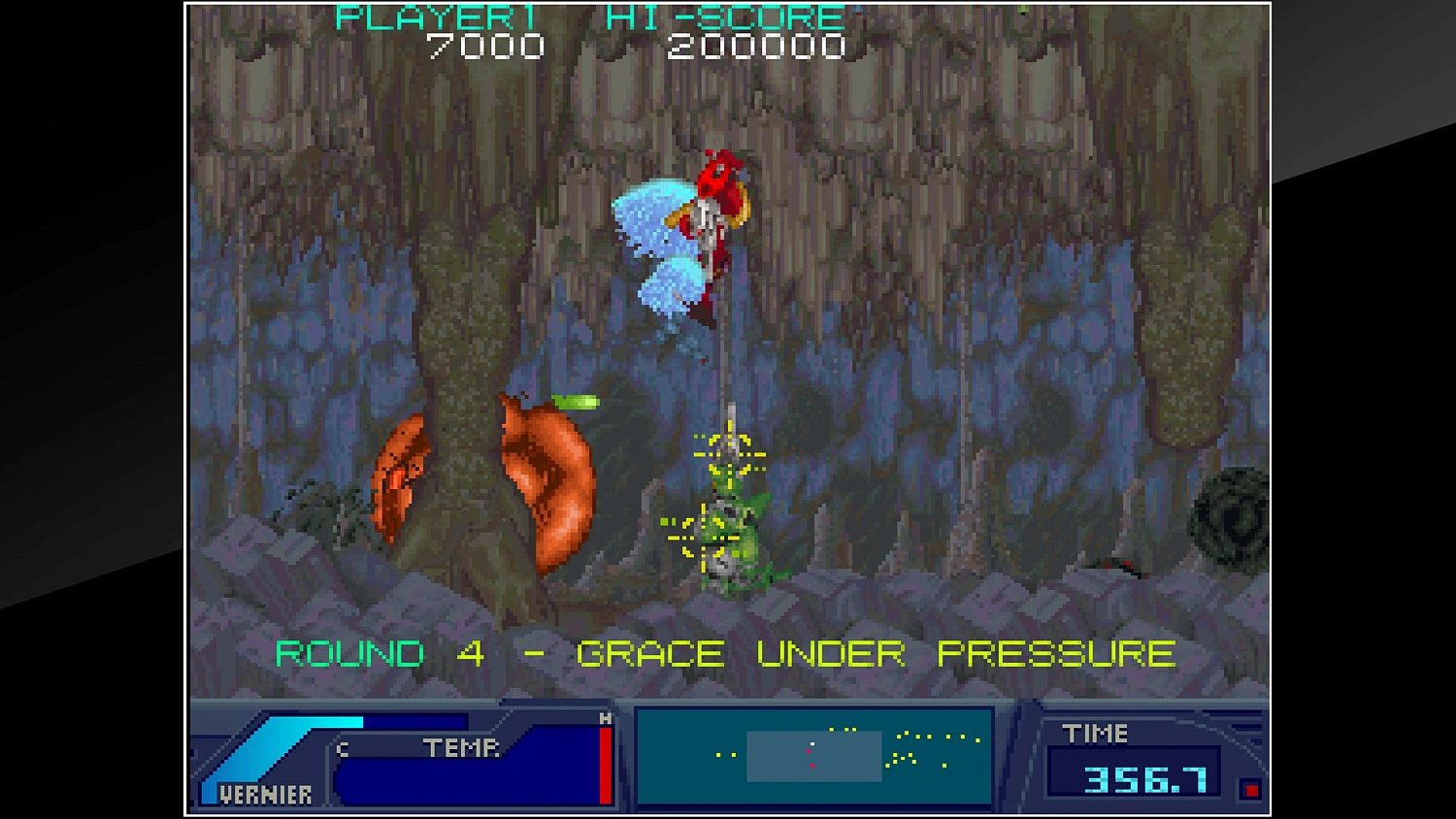The image size is (1456, 819).
Task: Click the C marker on the TEMP gauge
Action: pyautogui.click(x=341, y=748)
